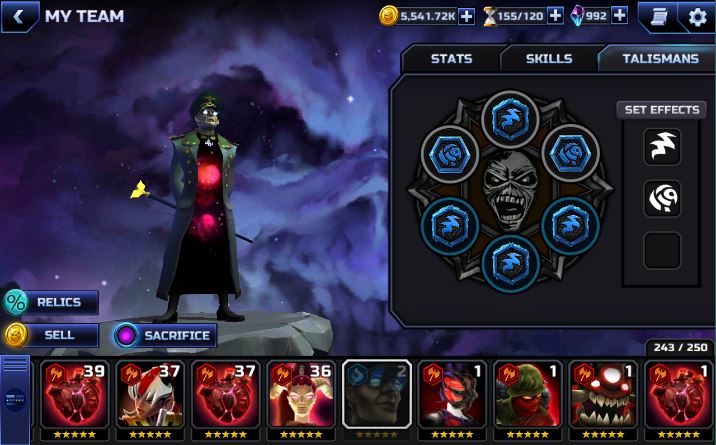Screen dimensions: 716x445
Task: Sacrifice the selected character
Action: (165, 335)
